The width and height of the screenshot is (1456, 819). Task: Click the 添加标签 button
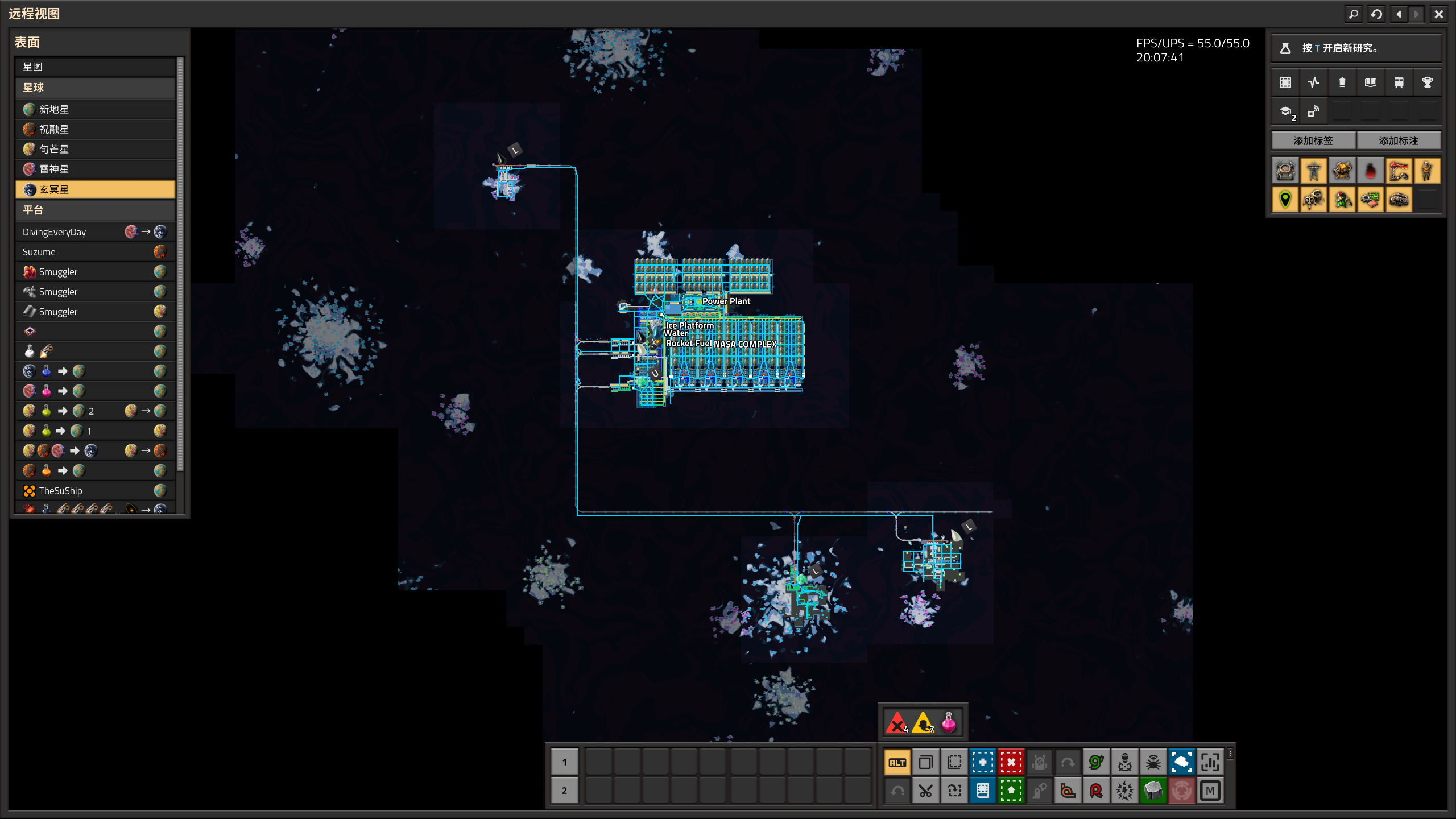pyautogui.click(x=1313, y=140)
